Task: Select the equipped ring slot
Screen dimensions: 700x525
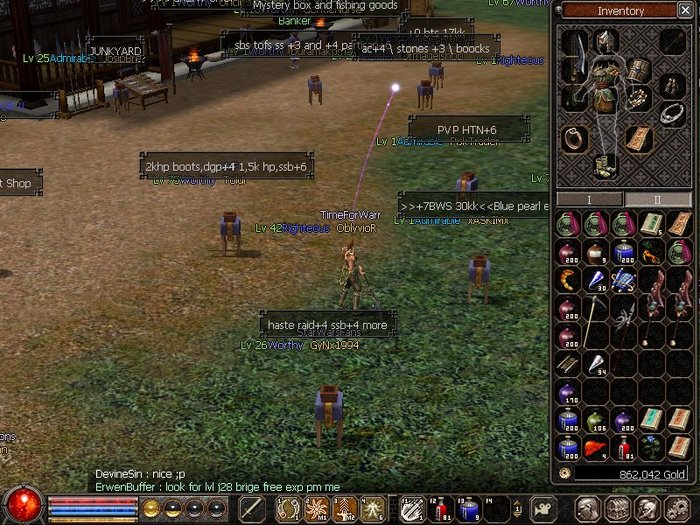Action: coord(574,139)
